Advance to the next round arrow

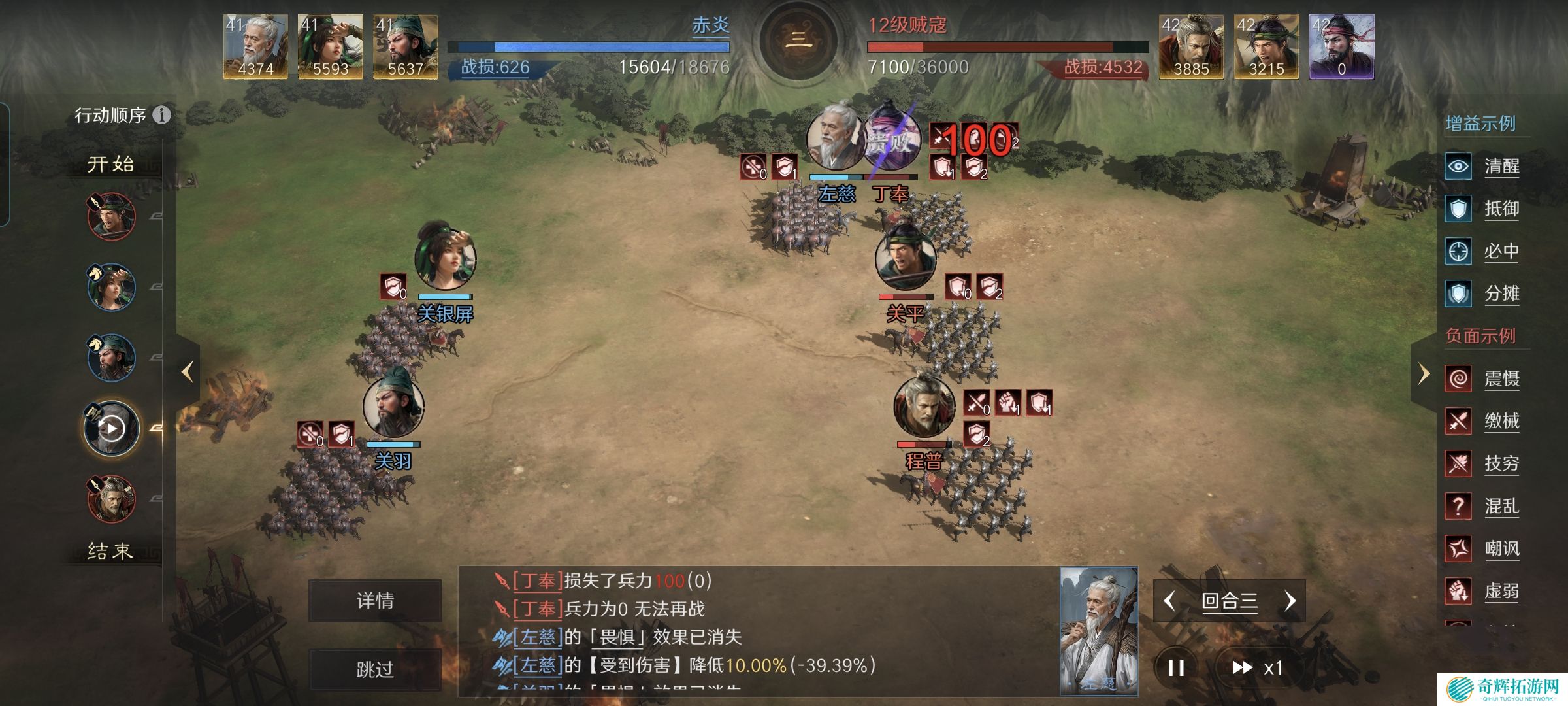[1290, 601]
